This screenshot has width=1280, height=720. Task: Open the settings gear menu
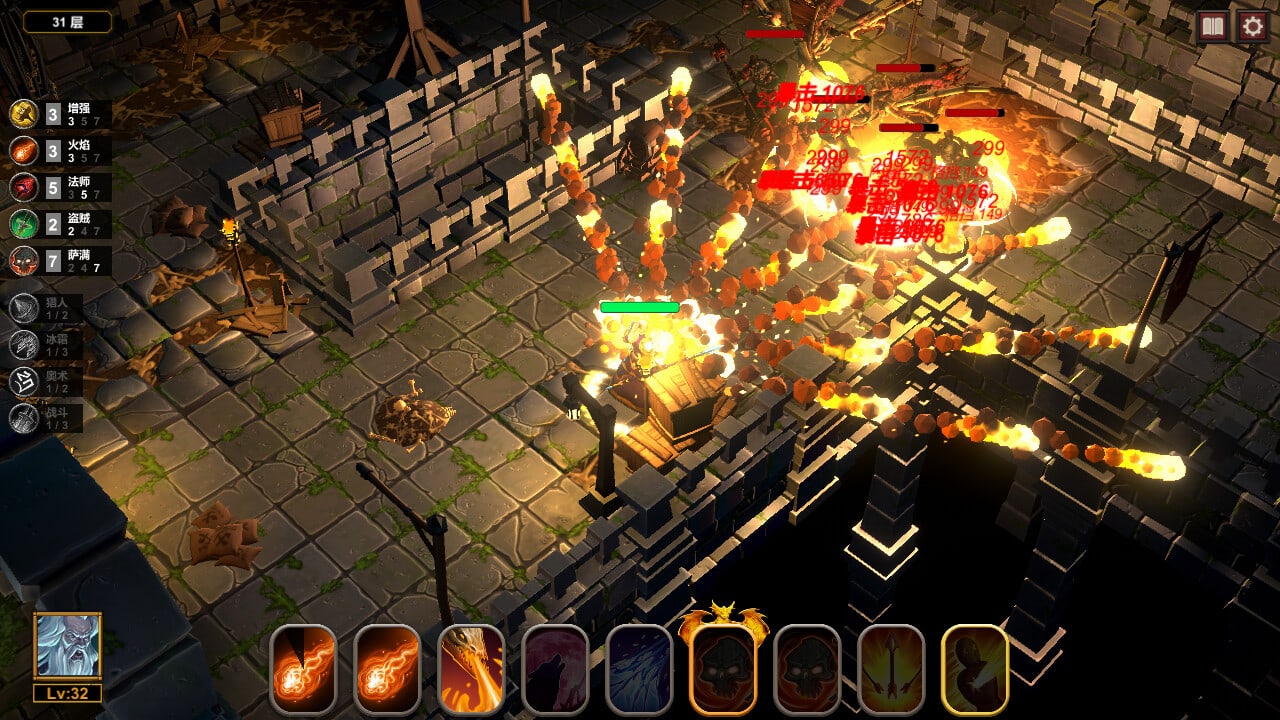[x=1252, y=26]
